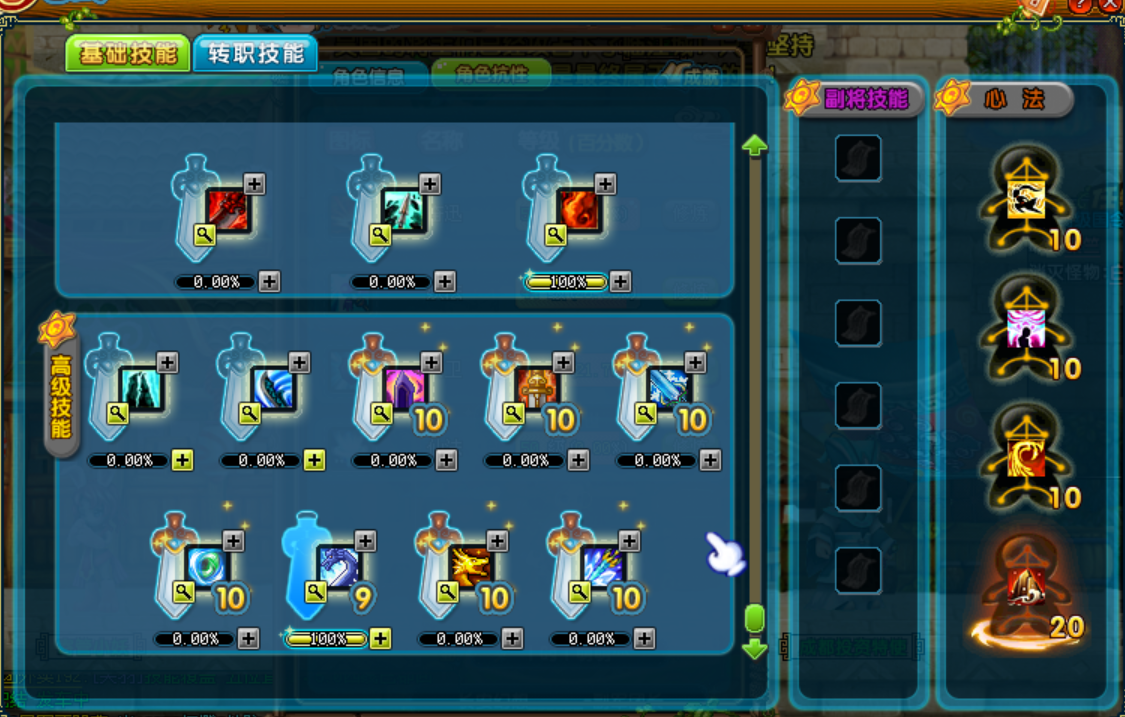This screenshot has height=717, width=1125.
Task: Click the question mark help button
Action: pos(1080,5)
